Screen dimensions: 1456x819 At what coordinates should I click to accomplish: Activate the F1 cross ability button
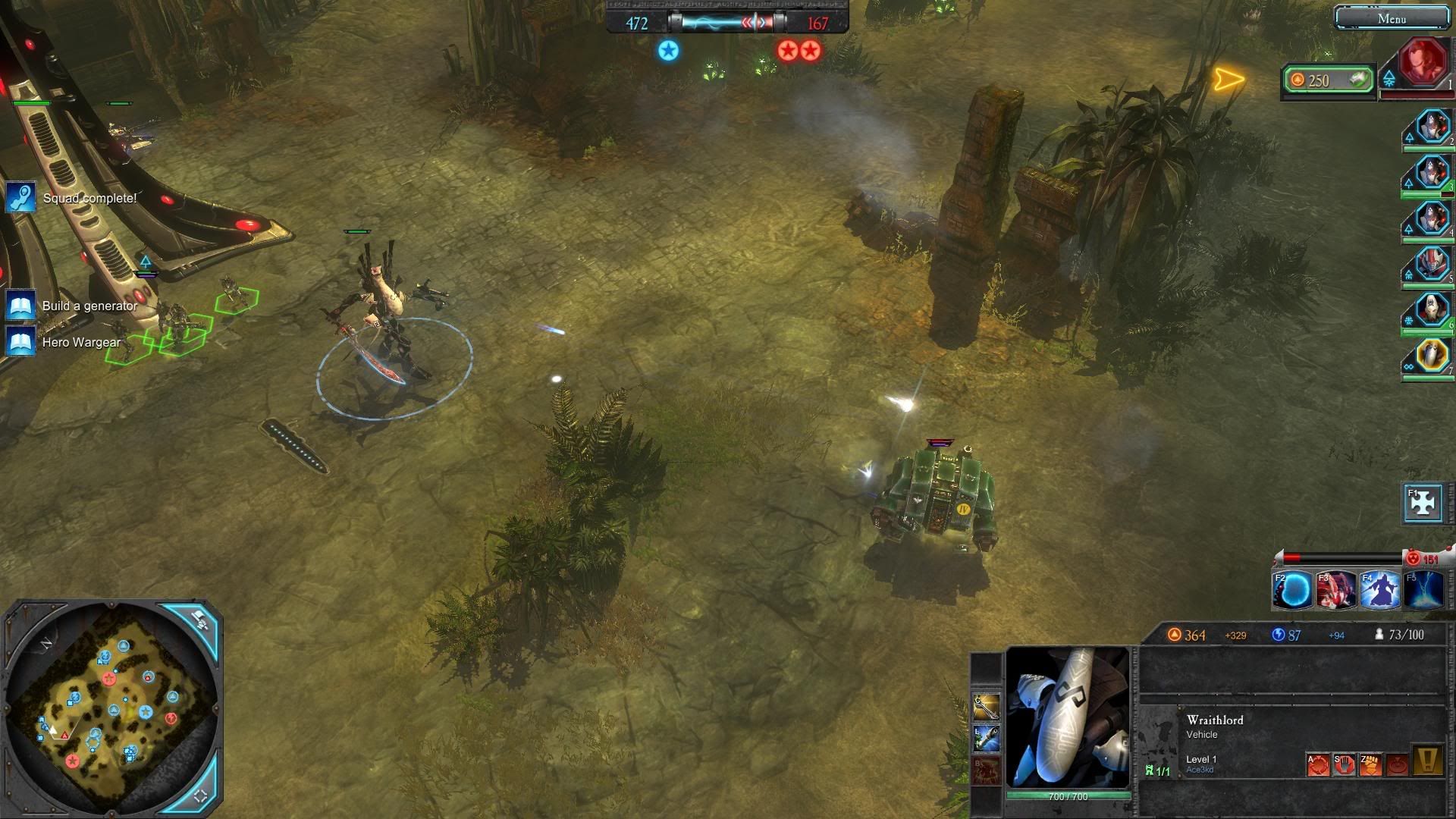coord(1423,503)
